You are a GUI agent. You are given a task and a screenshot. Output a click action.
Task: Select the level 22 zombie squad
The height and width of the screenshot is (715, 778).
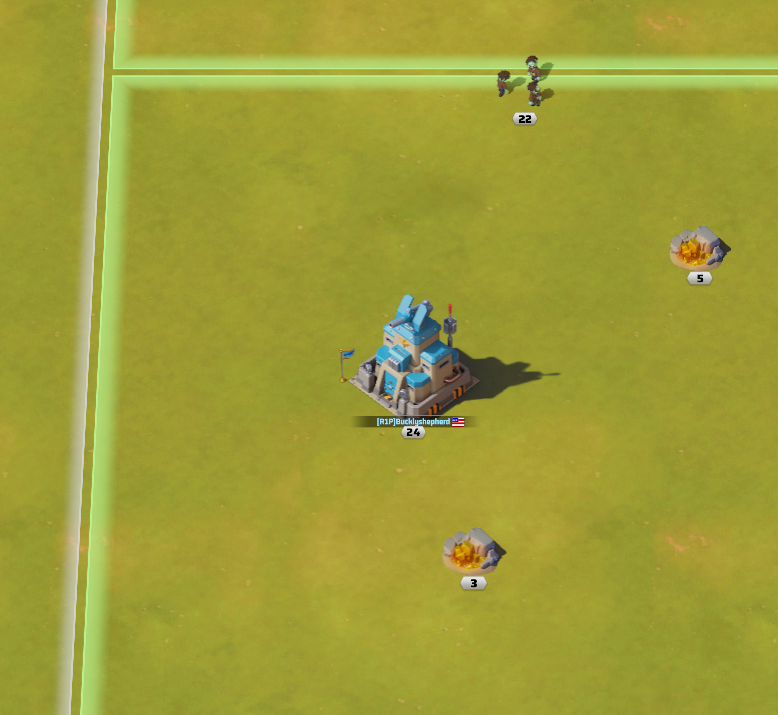524,82
